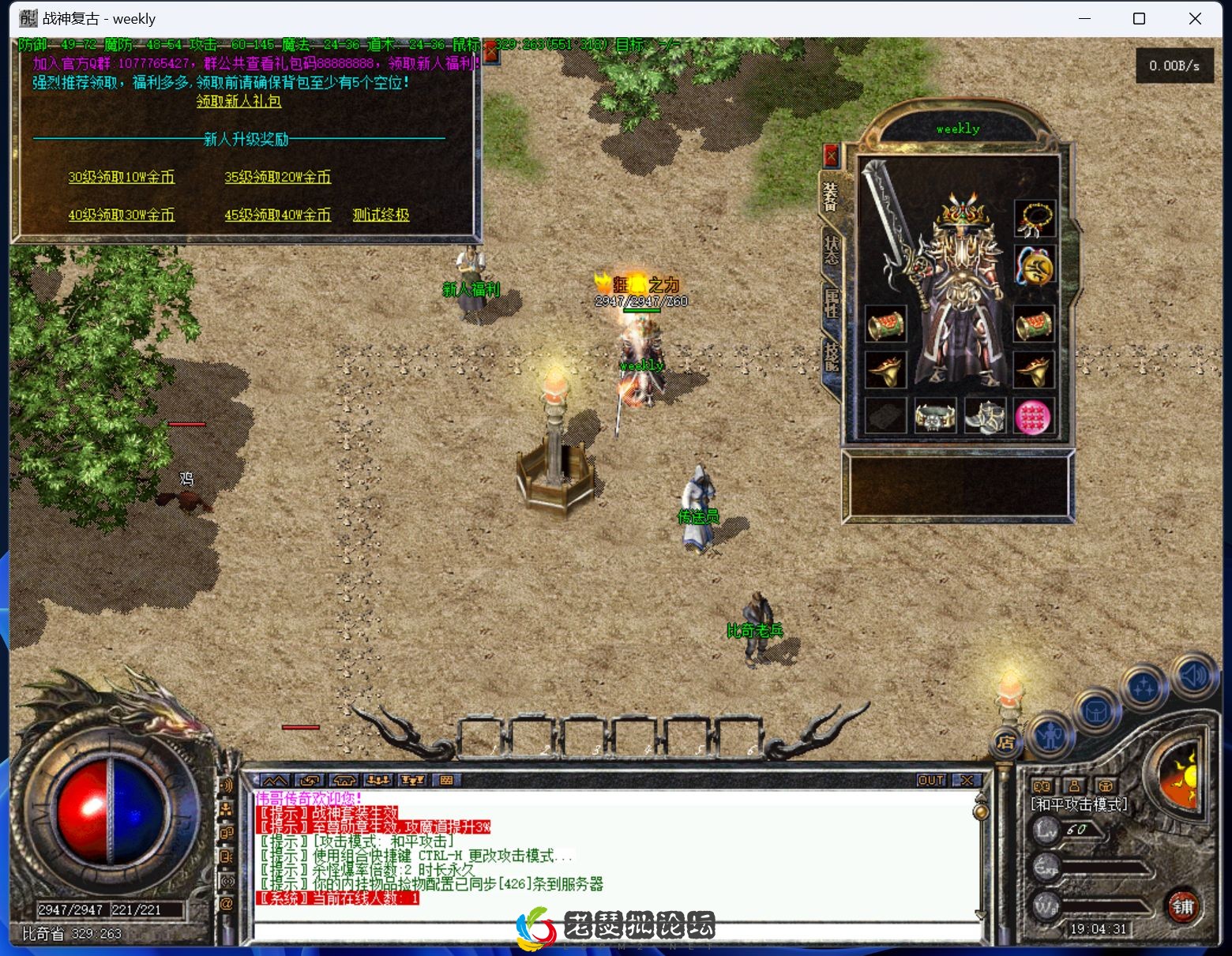Select the gold medal equipment slot
This screenshot has width=1232, height=956.
(x=1035, y=266)
